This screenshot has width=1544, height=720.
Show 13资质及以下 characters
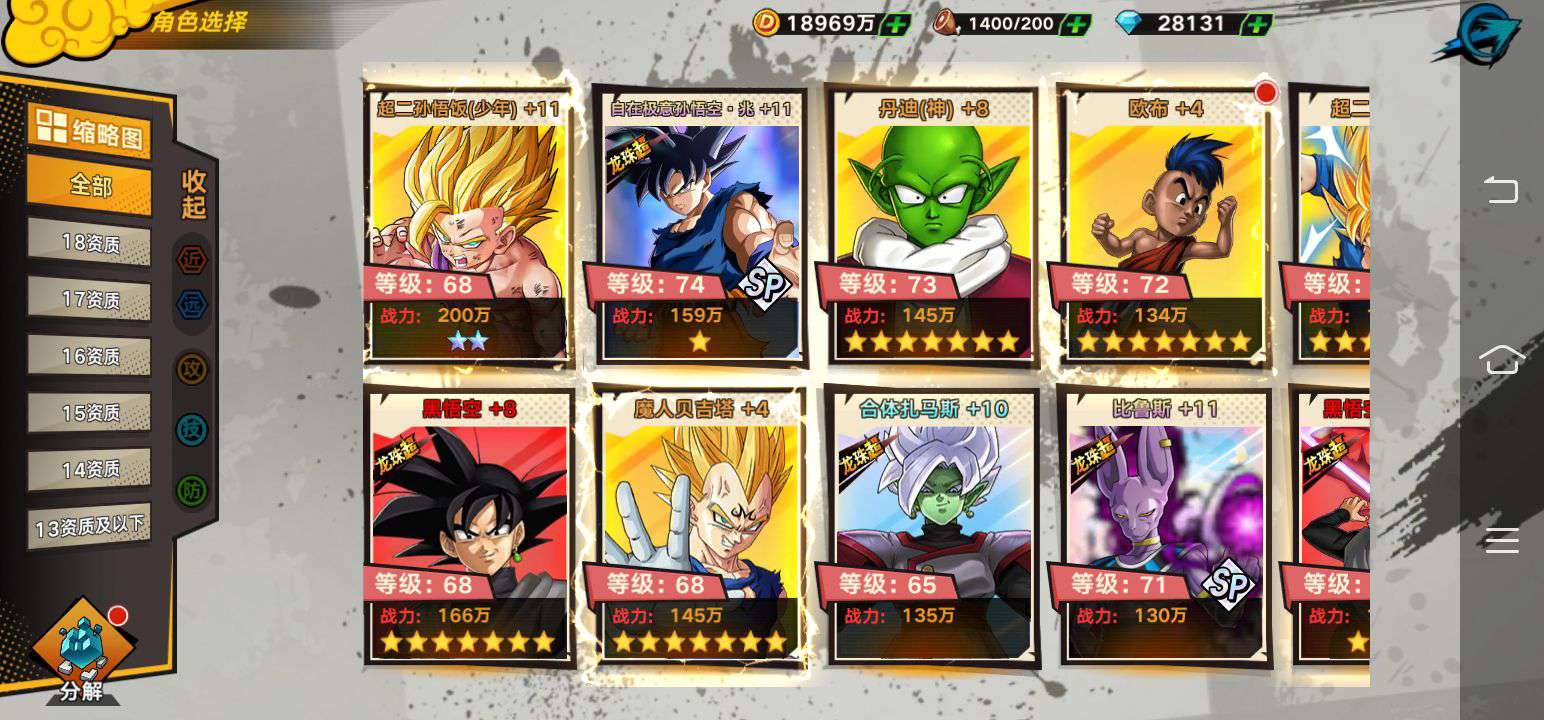click(x=89, y=526)
